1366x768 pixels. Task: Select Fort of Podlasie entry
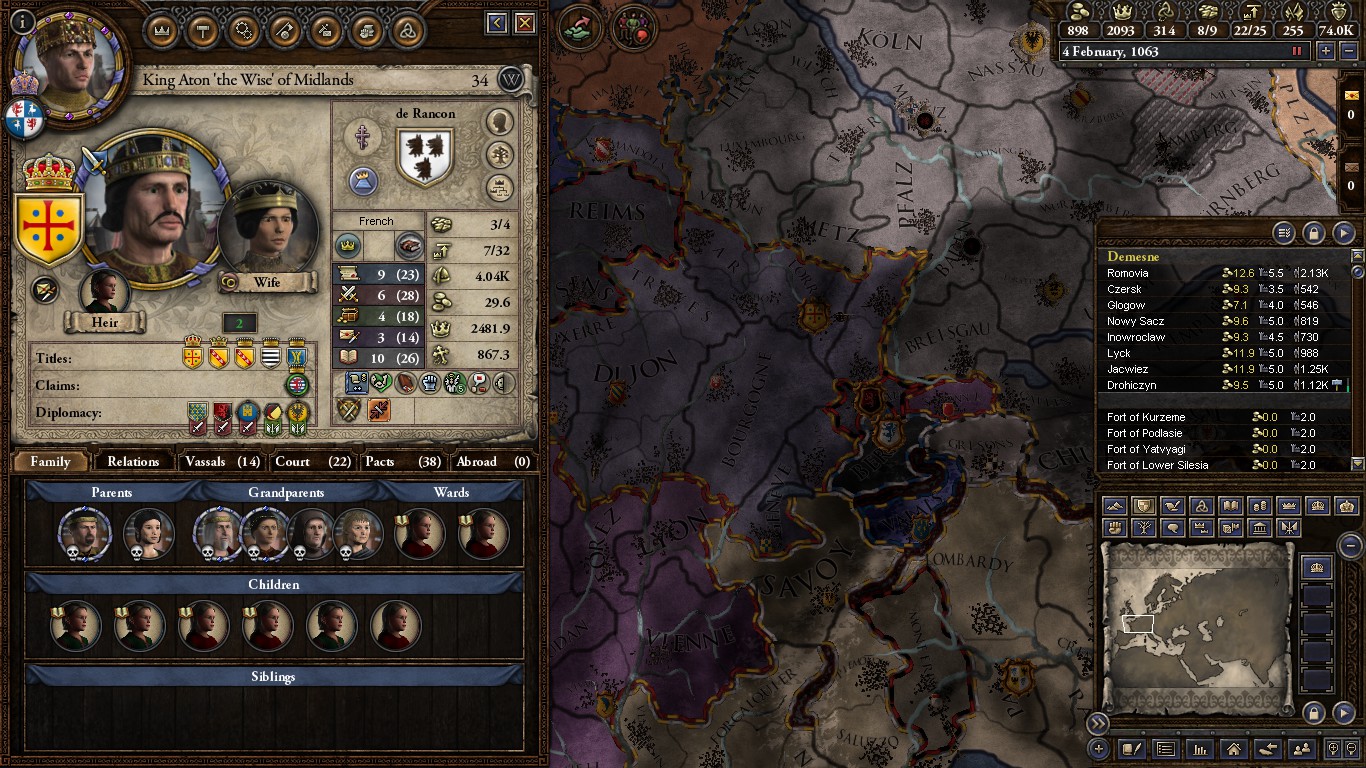pyautogui.click(x=1144, y=433)
